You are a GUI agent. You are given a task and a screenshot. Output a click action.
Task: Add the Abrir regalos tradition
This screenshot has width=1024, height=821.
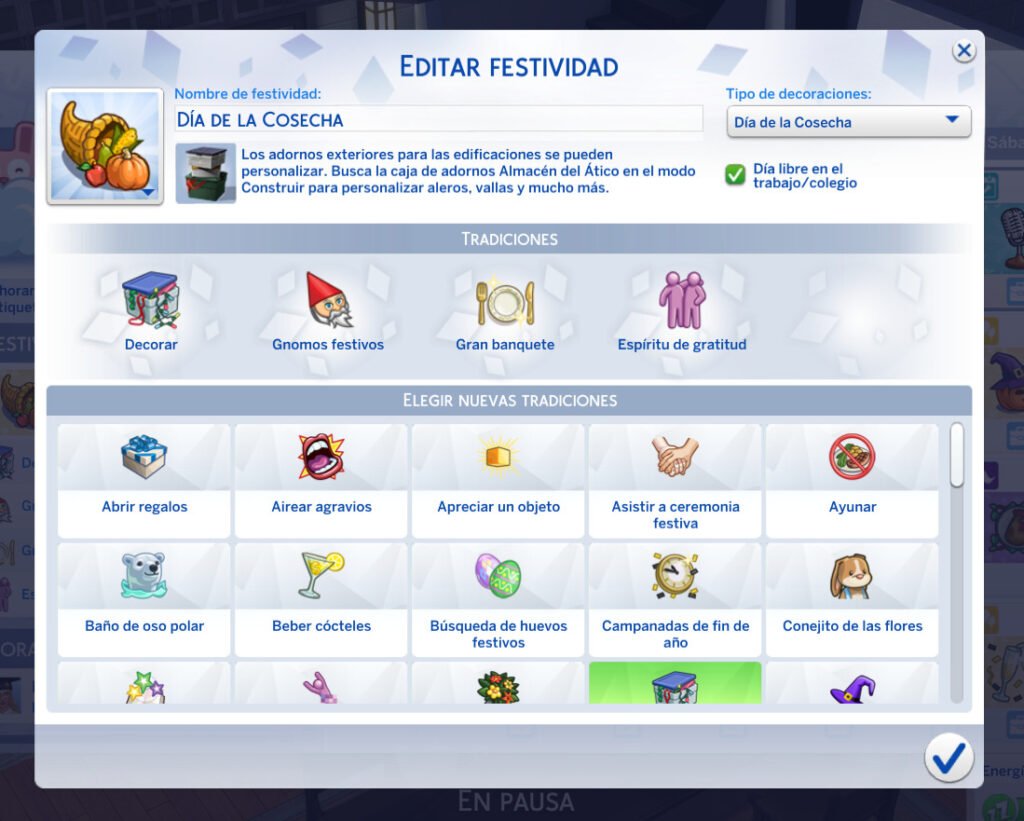[144, 481]
